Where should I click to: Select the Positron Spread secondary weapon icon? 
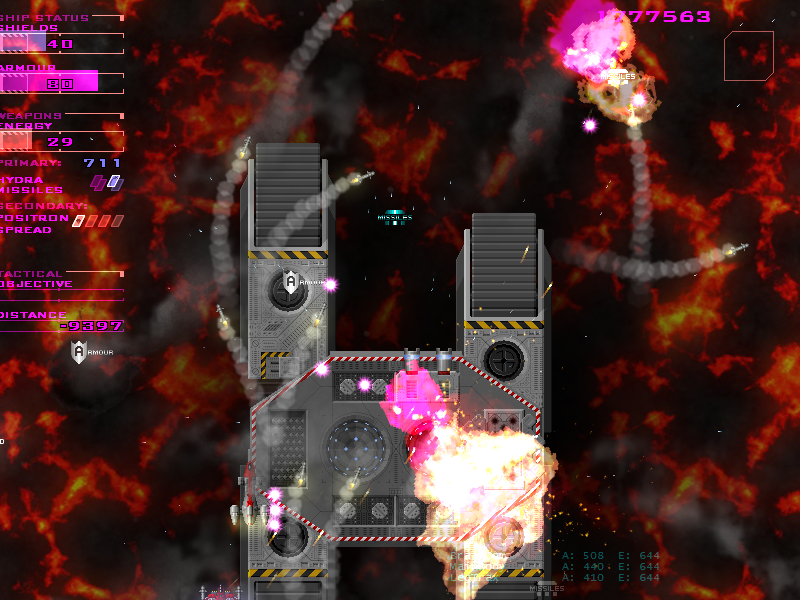(x=98, y=221)
